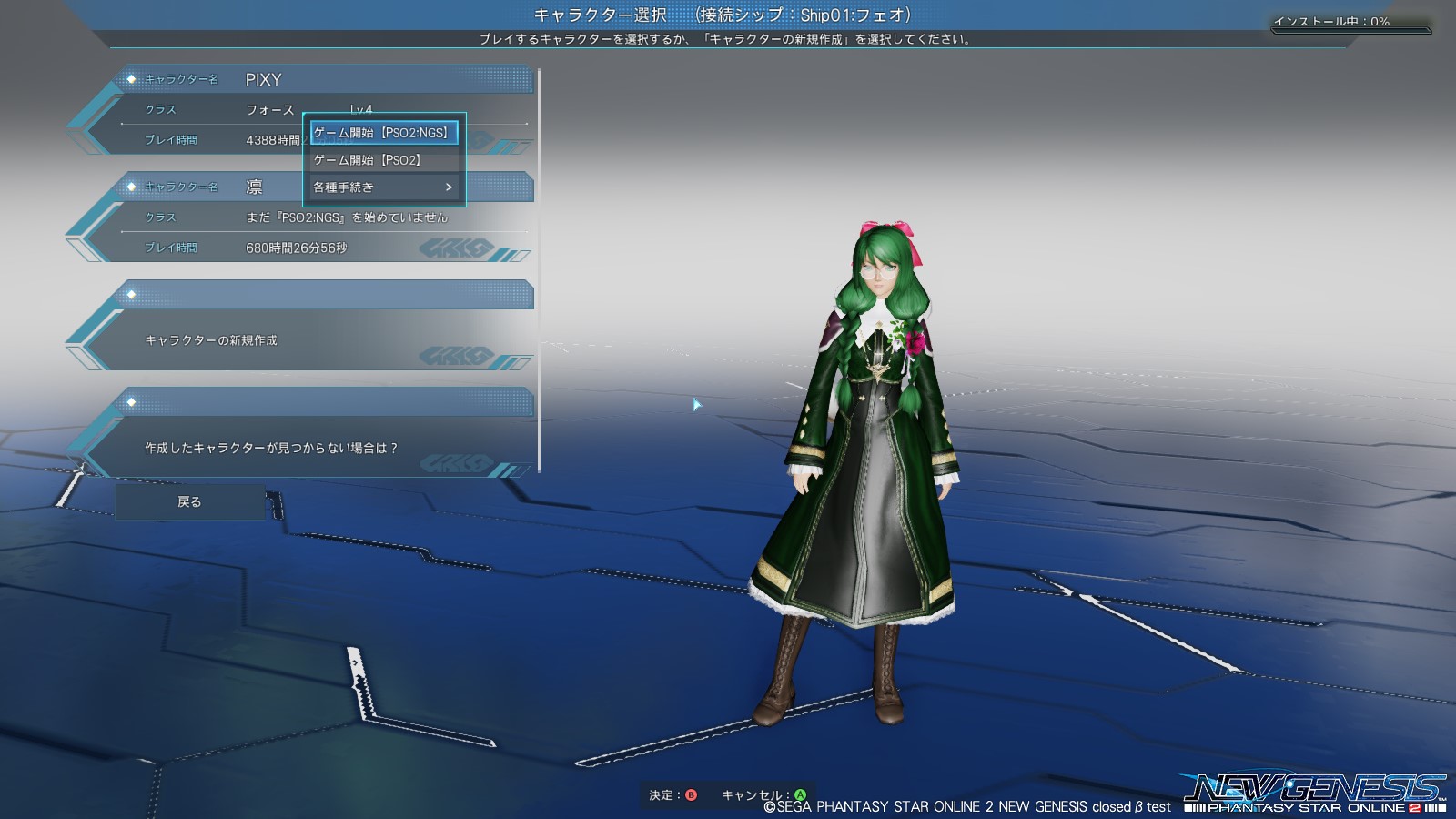
Task: Choose ゲーム開始 [PSO2] option
Action: click(383, 160)
